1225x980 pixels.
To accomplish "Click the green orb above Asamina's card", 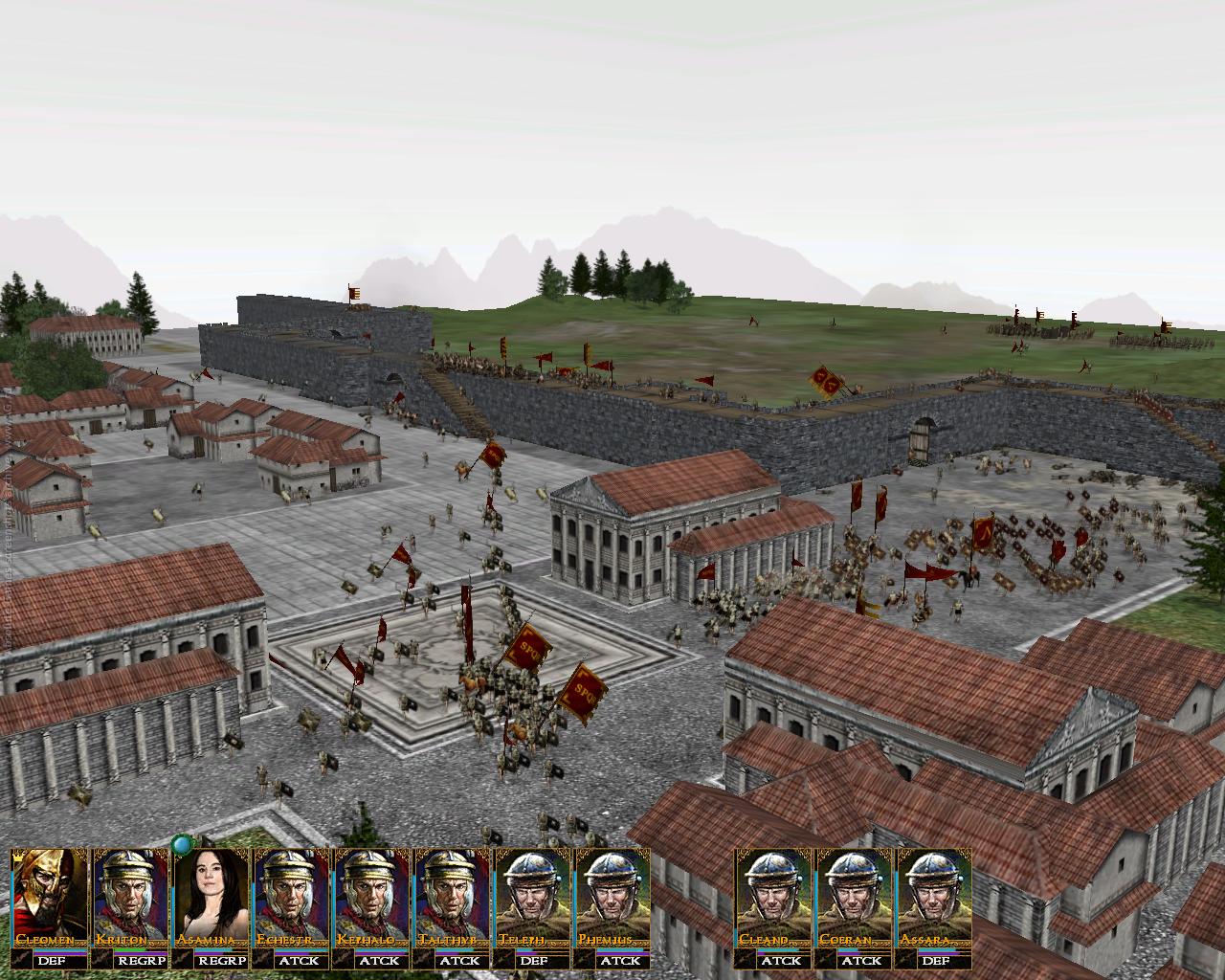I will click(x=182, y=845).
